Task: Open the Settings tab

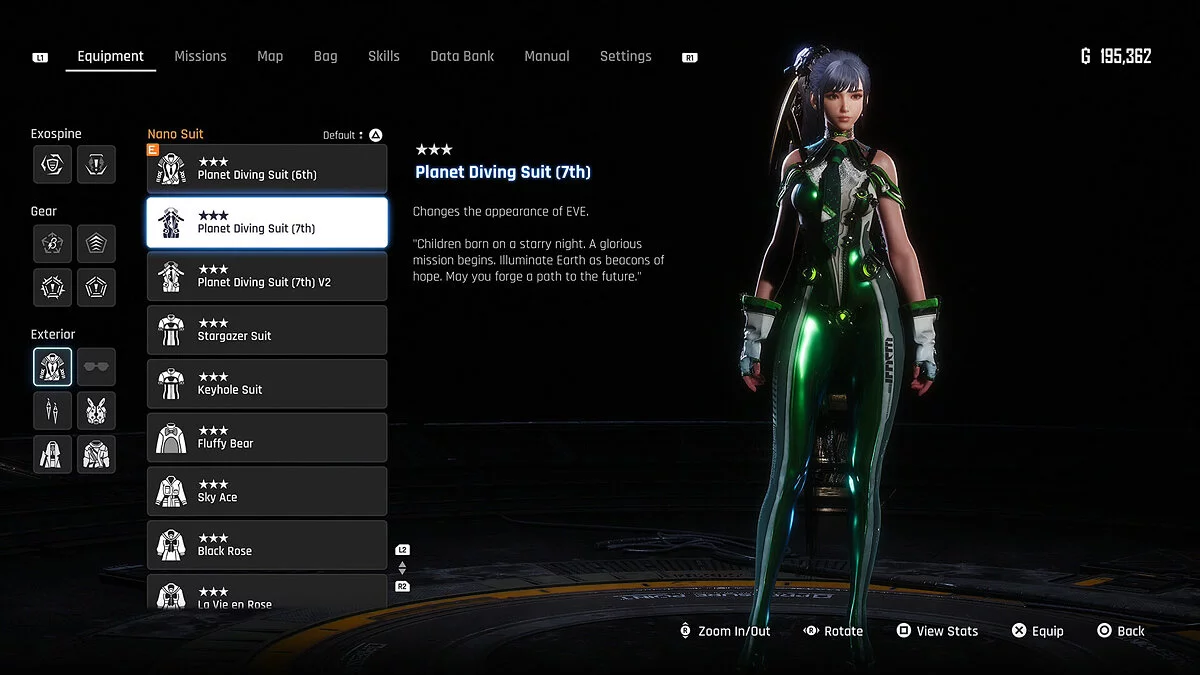Action: point(625,56)
